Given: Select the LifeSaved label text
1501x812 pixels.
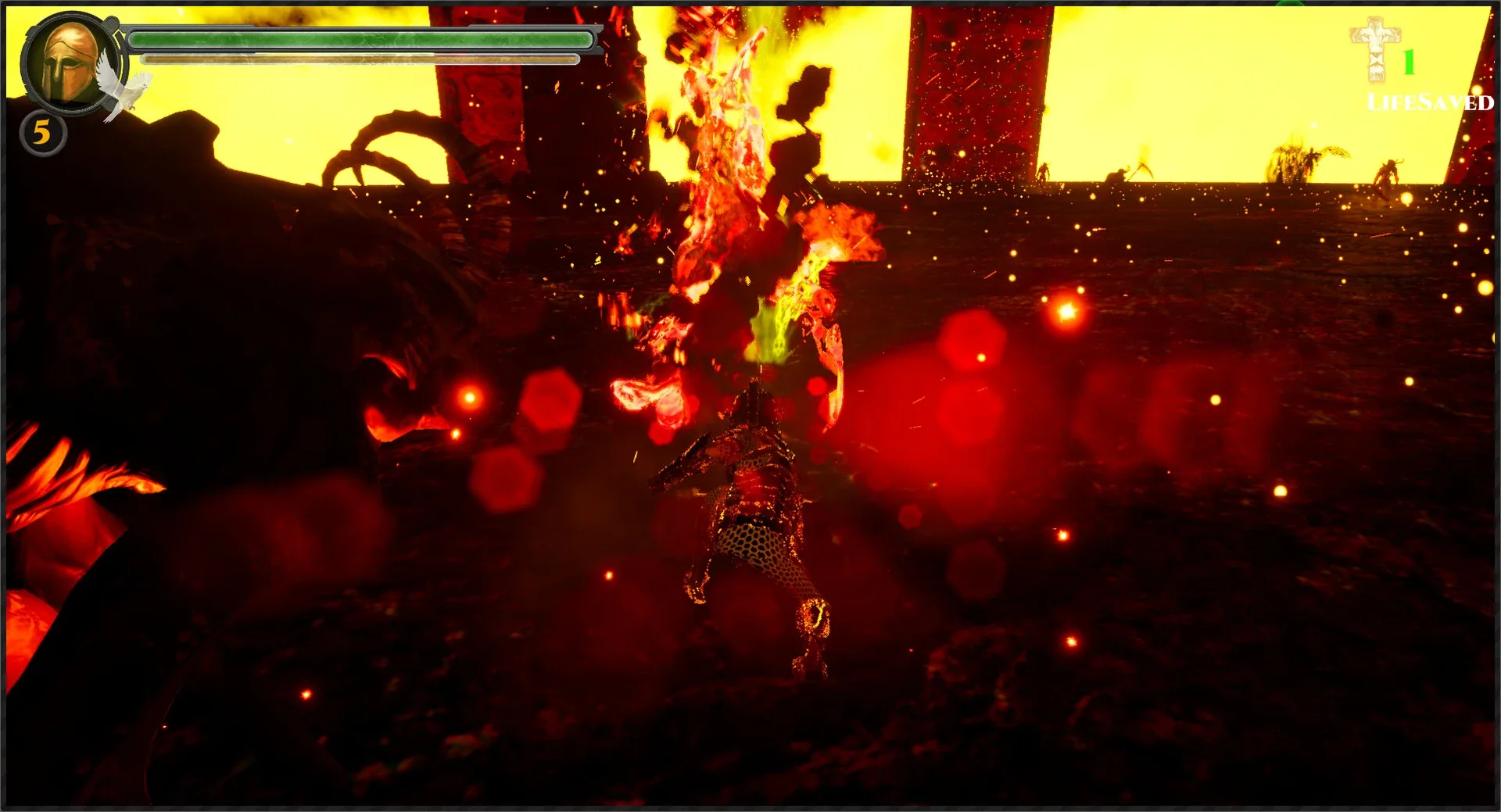Looking at the screenshot, I should pos(1431,102).
